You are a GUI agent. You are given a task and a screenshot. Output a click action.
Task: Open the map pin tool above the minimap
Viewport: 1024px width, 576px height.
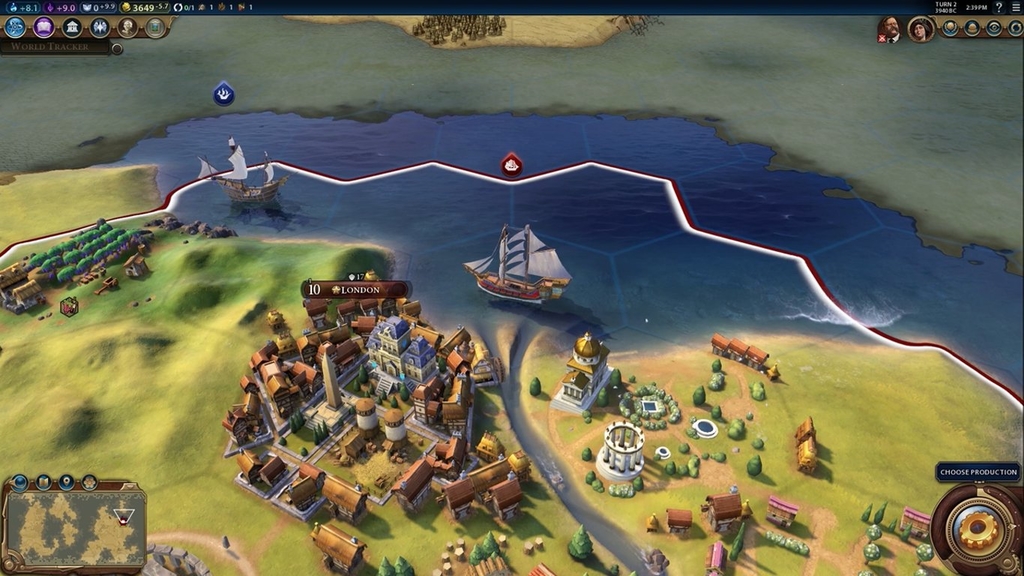[x=66, y=482]
